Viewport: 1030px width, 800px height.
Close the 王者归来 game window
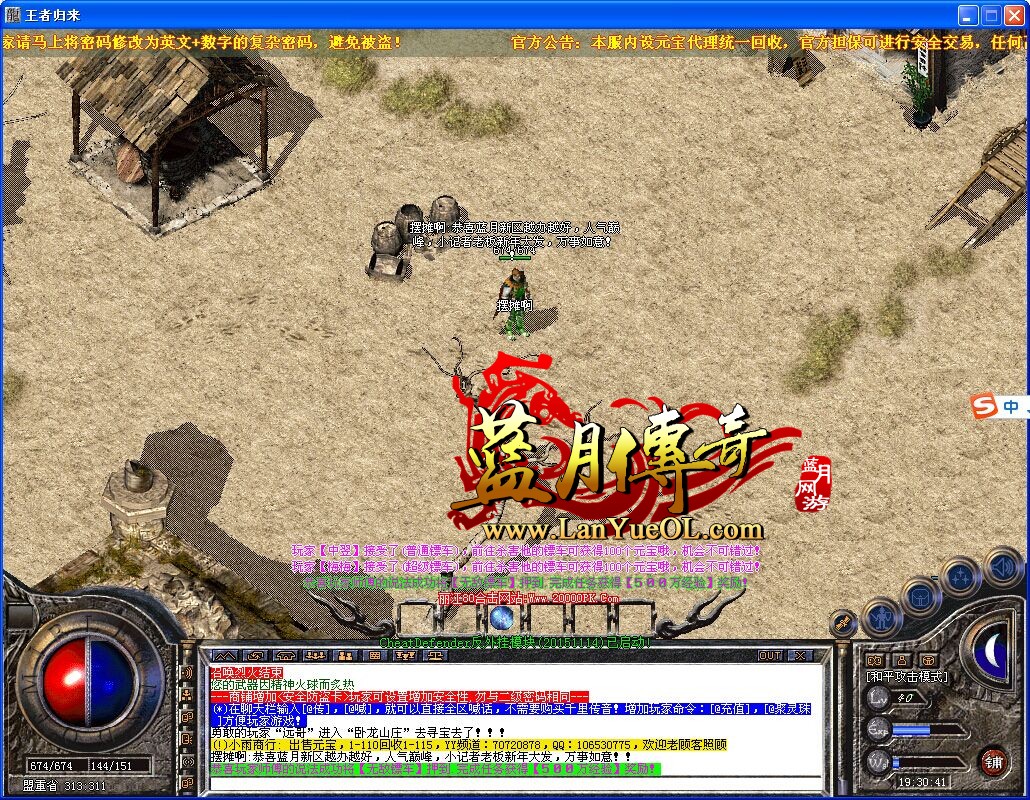coord(1014,15)
